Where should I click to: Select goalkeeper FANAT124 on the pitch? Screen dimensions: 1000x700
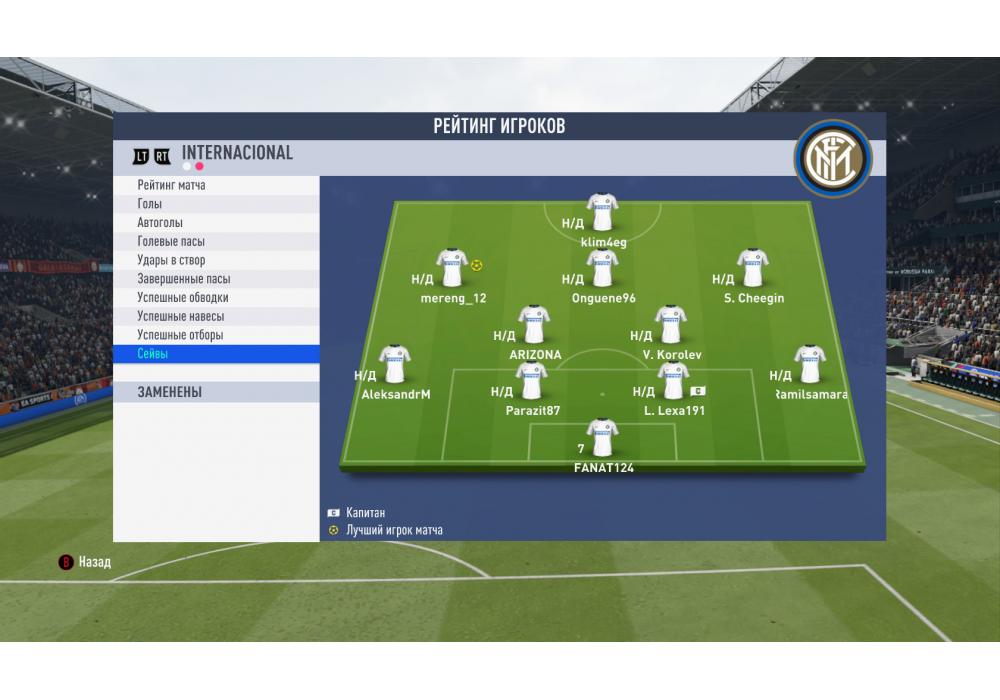[x=602, y=438]
